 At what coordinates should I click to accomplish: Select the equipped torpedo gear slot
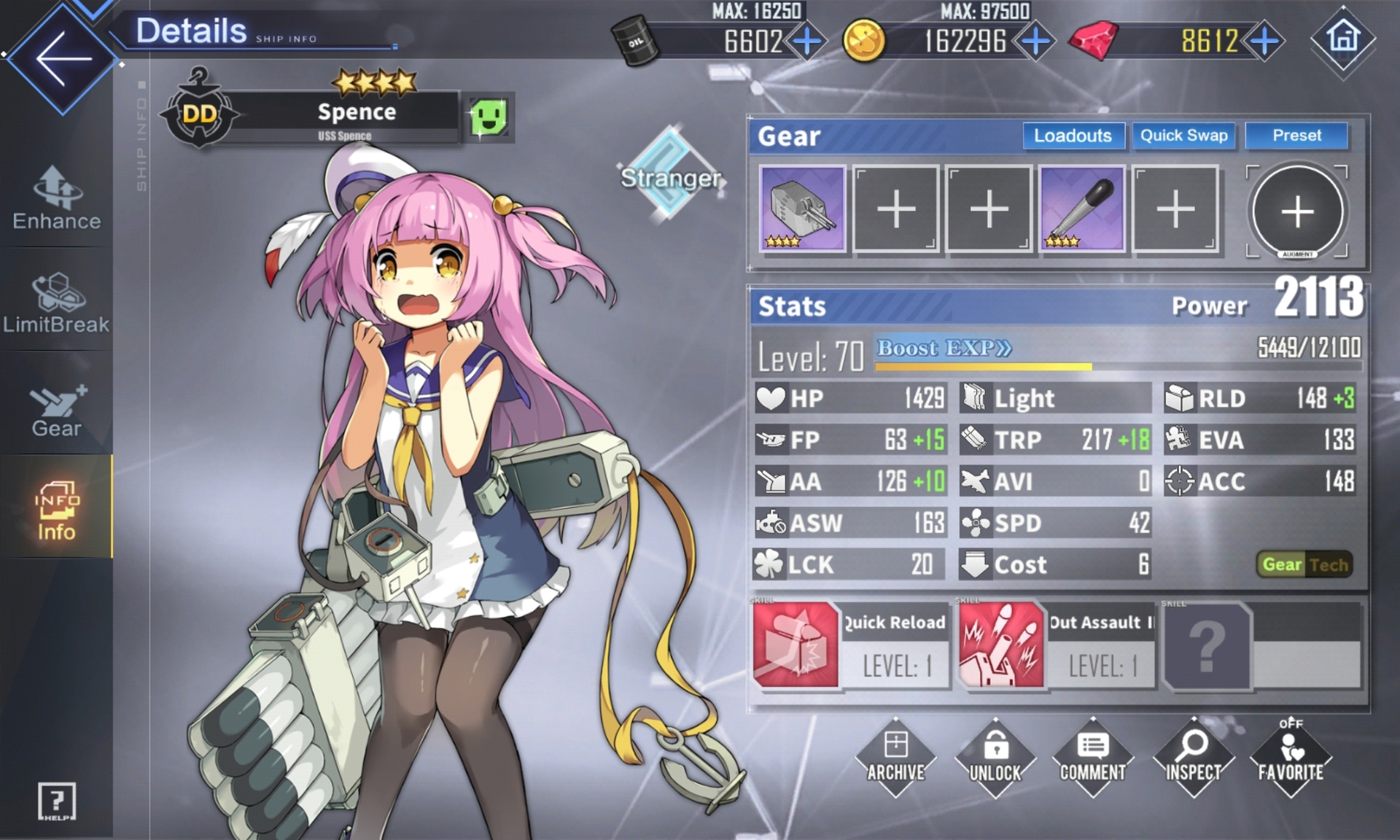[1081, 209]
